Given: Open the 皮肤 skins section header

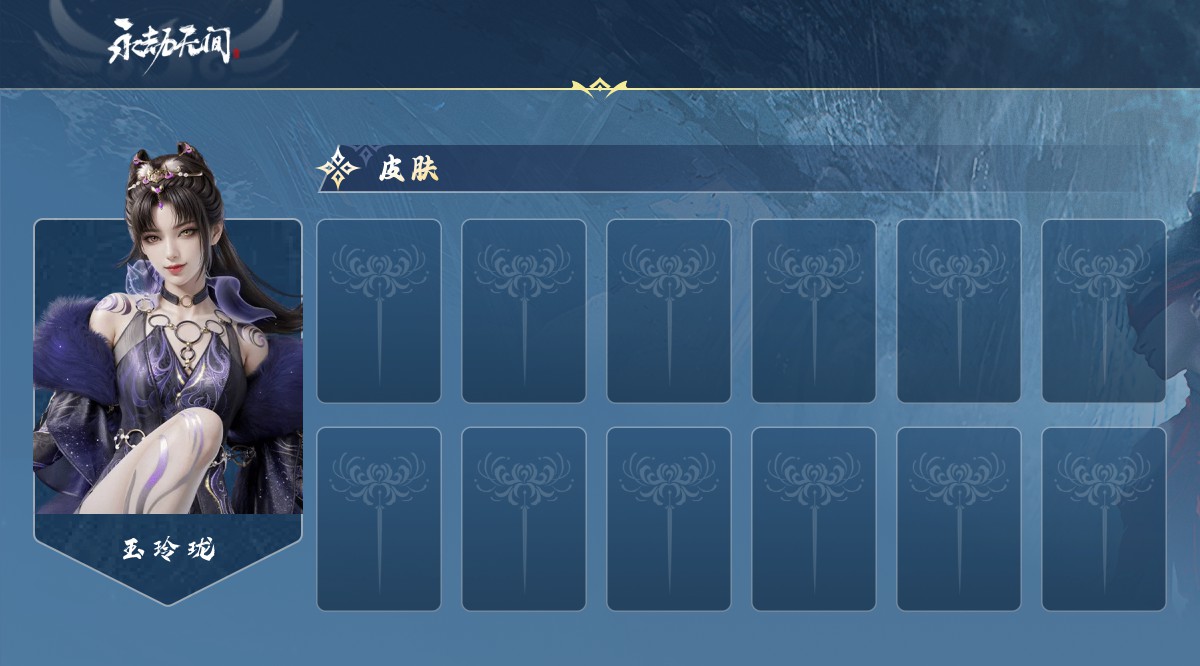Looking at the screenshot, I should (x=408, y=169).
